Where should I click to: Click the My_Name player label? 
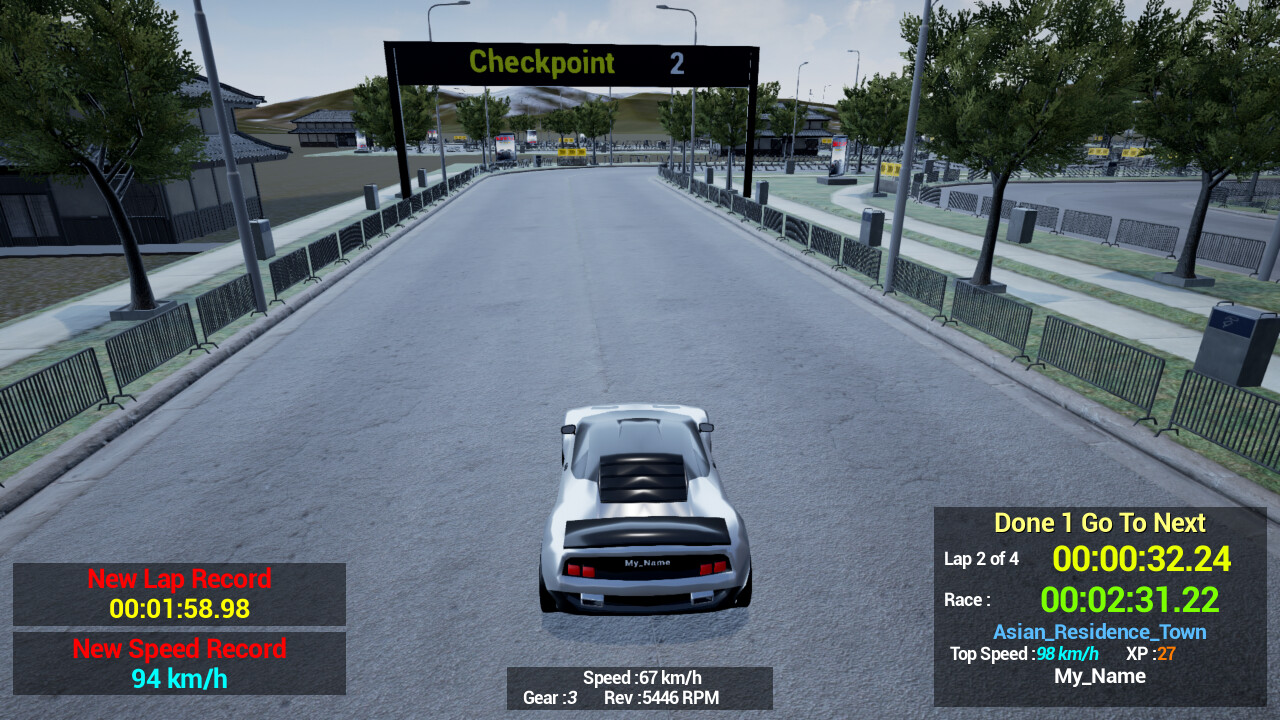pos(1100,675)
